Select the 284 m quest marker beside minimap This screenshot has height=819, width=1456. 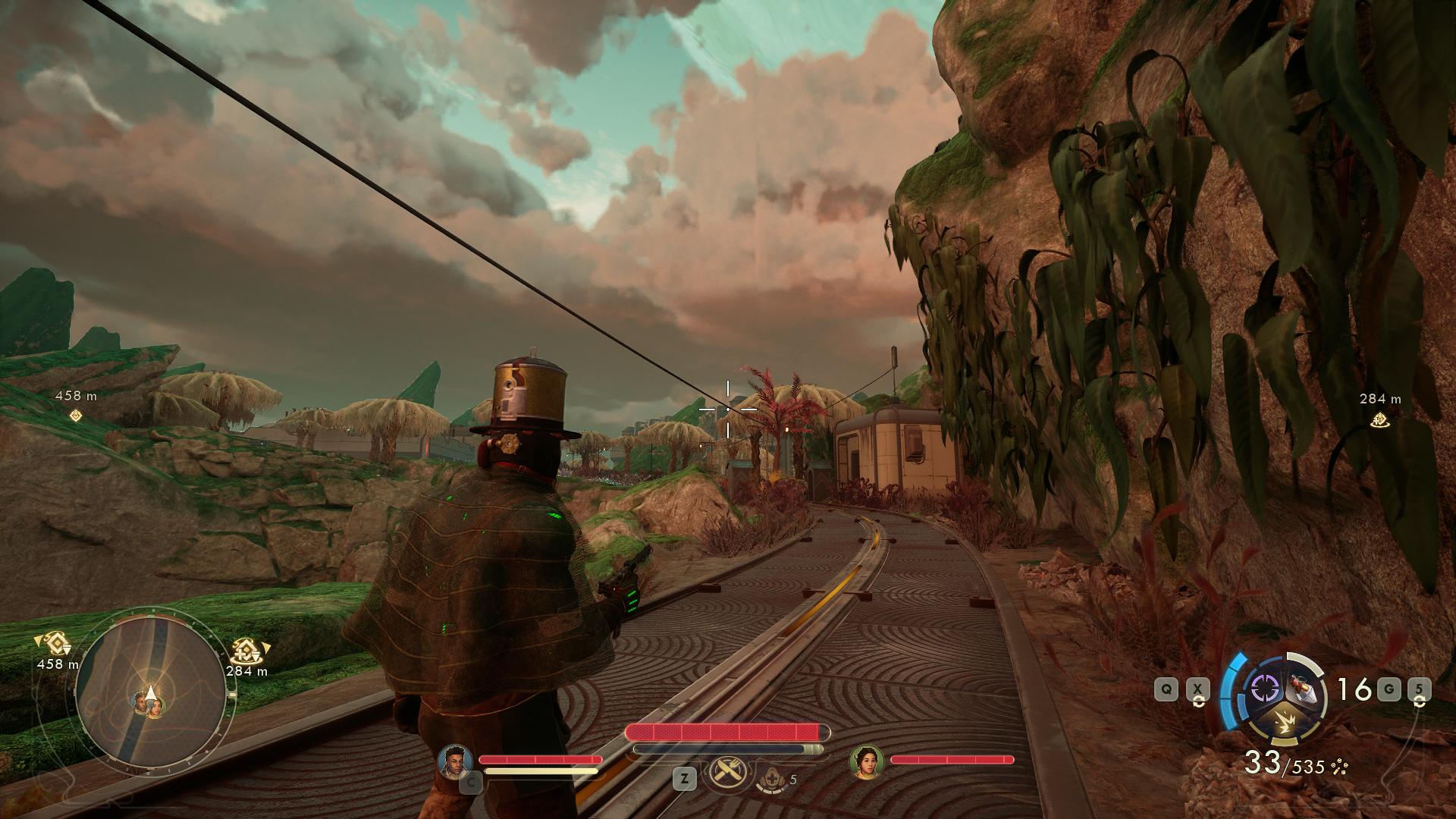(248, 651)
